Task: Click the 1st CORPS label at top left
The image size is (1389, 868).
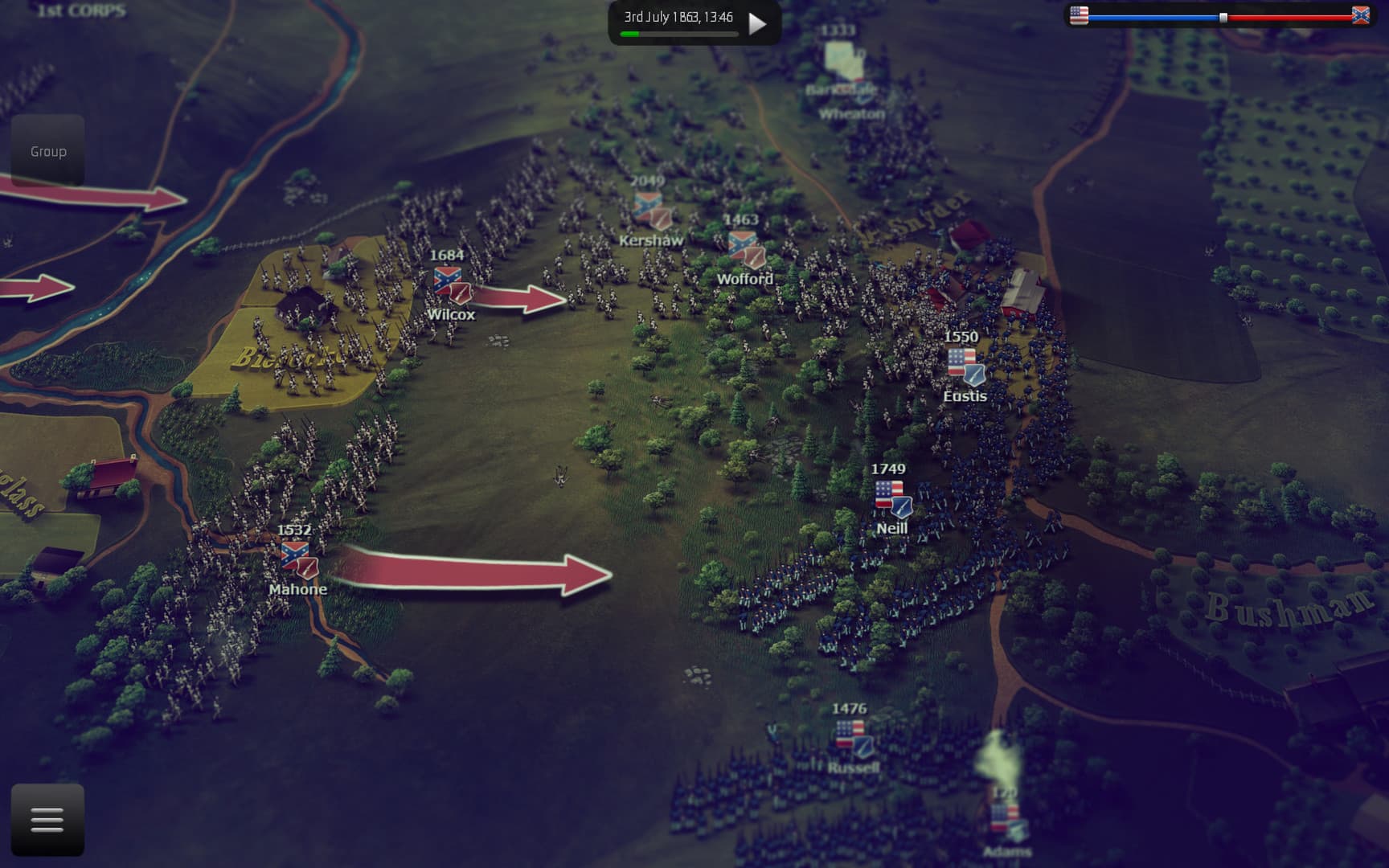Action: [x=79, y=10]
